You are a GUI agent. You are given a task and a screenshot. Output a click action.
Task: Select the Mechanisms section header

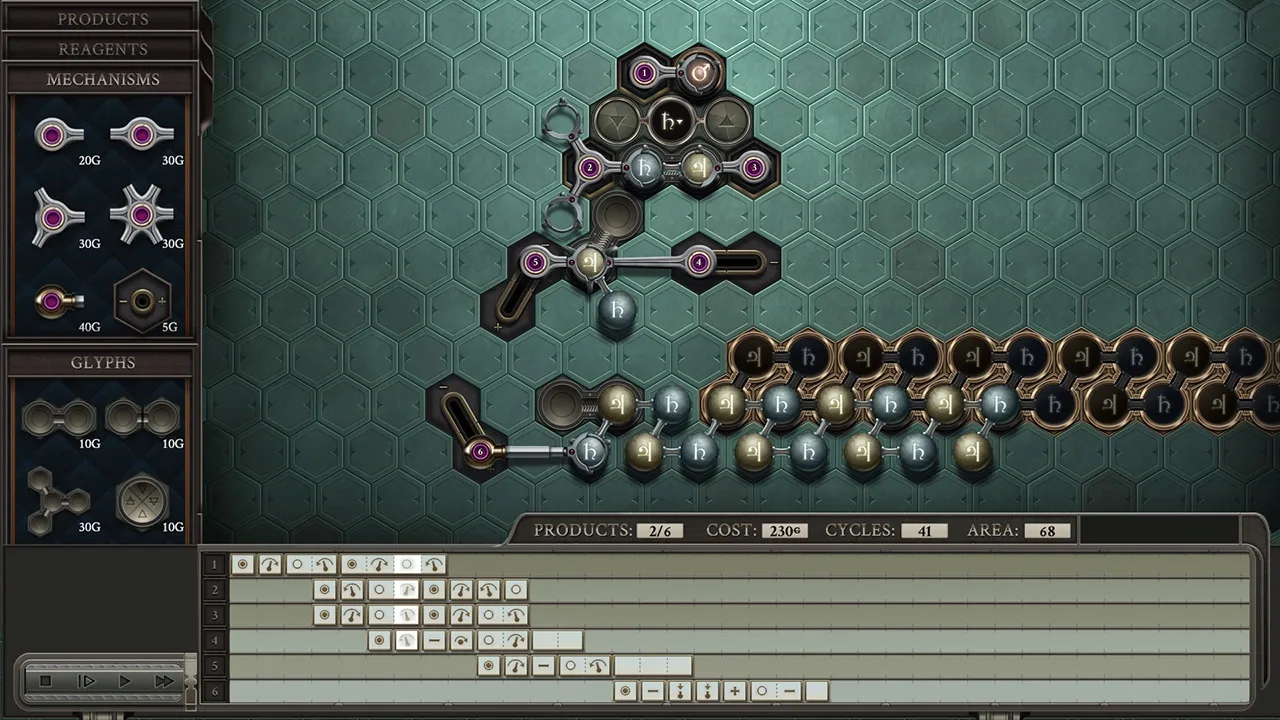tap(102, 79)
